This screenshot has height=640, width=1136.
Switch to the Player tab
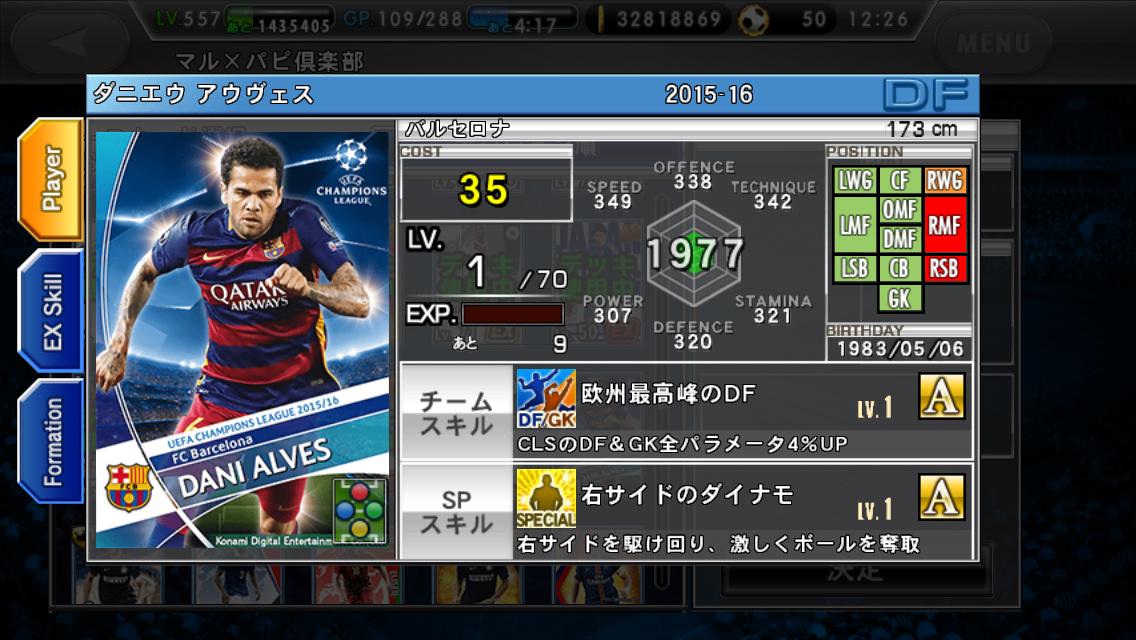click(51, 179)
